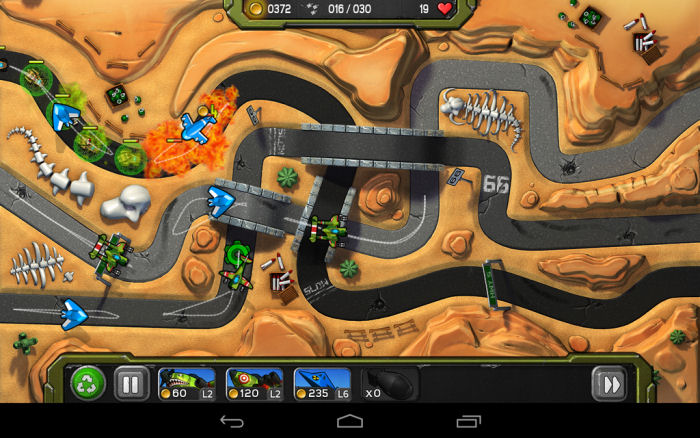This screenshot has height=438, width=700.
Task: Choose the 120-coin target plane tower
Action: 254,383
